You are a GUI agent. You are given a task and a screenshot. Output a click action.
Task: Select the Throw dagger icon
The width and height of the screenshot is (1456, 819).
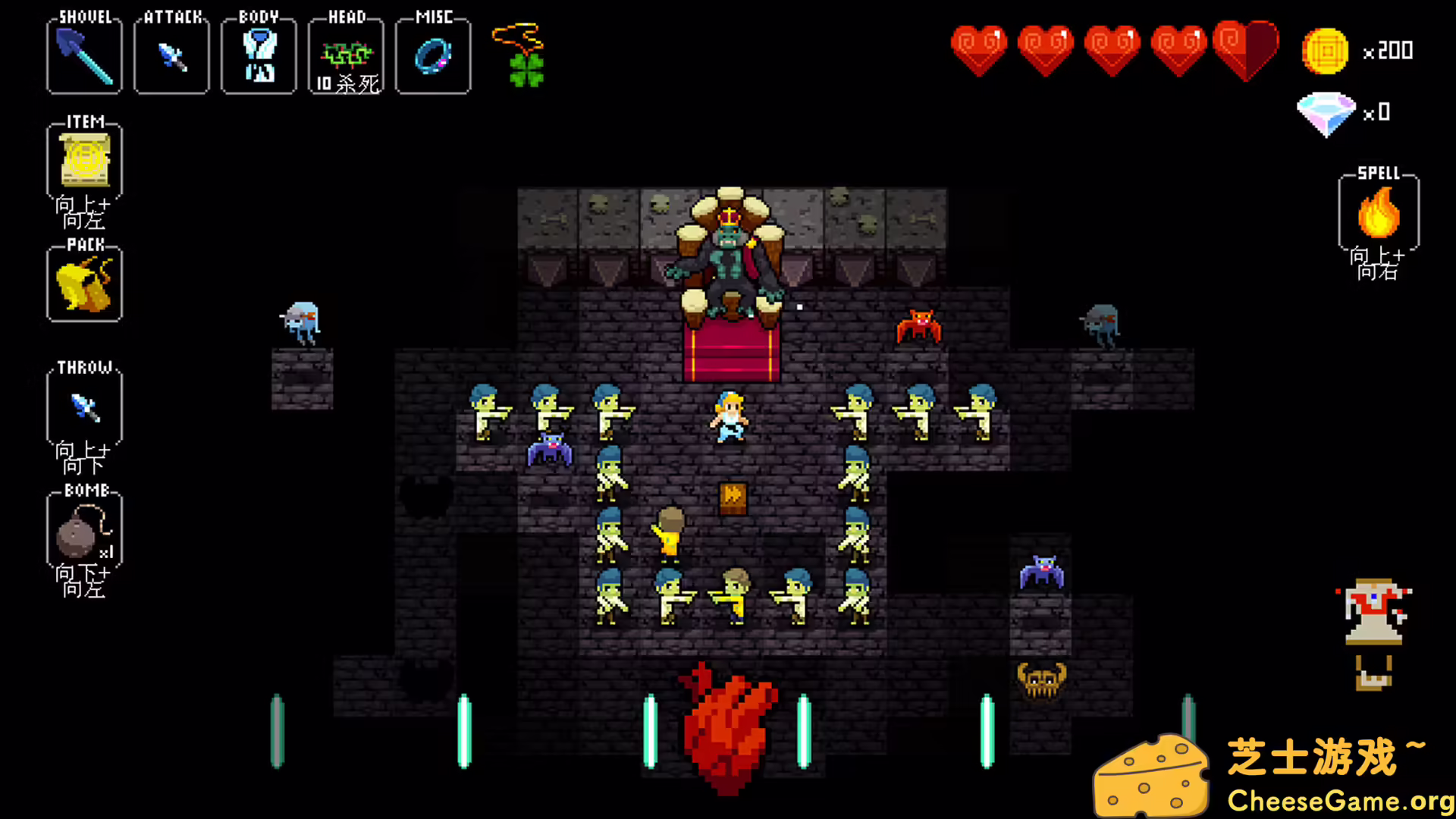[x=83, y=407]
